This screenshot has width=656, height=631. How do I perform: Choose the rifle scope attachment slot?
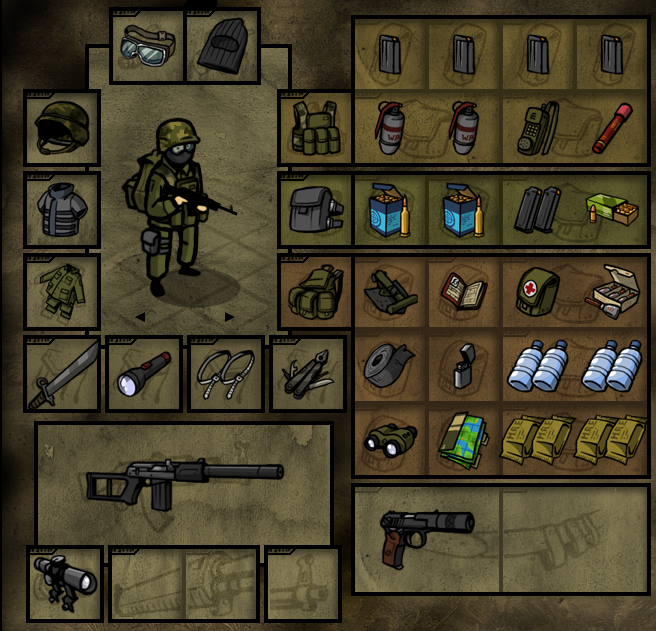pos(65,582)
